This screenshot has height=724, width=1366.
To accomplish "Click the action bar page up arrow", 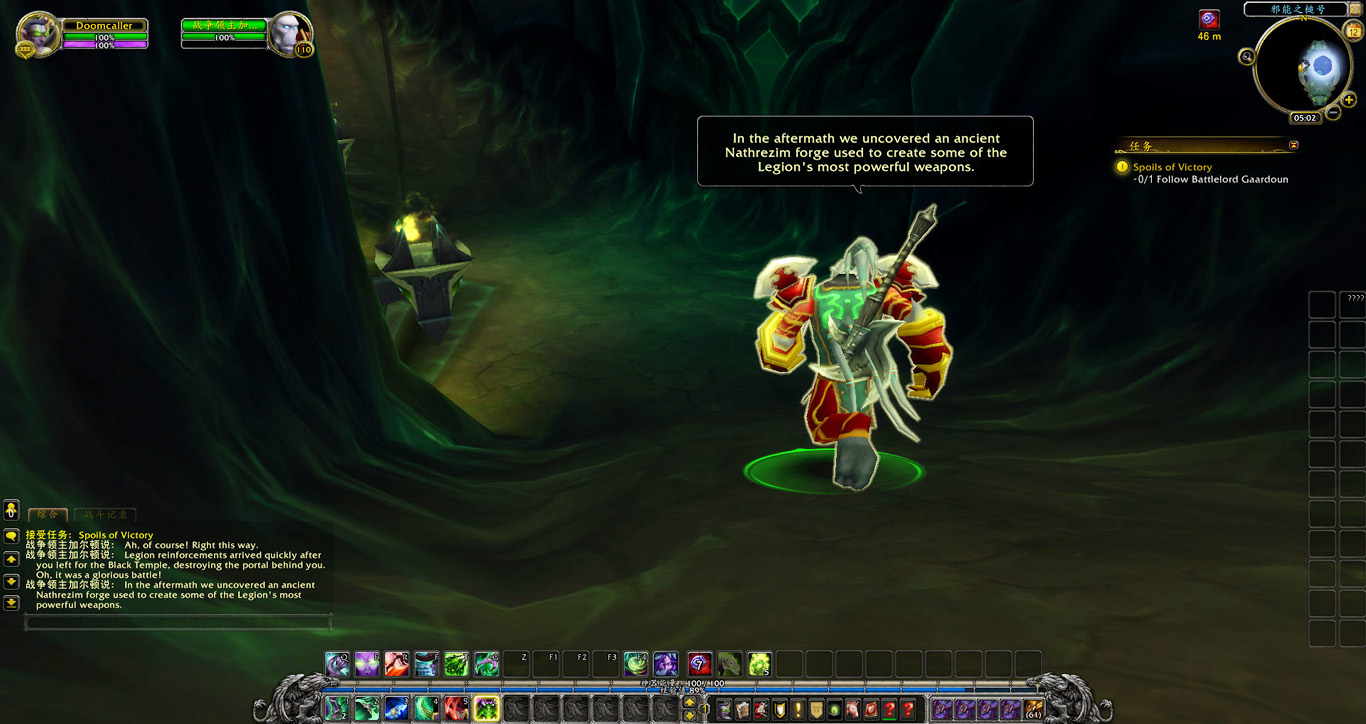I will click(689, 702).
